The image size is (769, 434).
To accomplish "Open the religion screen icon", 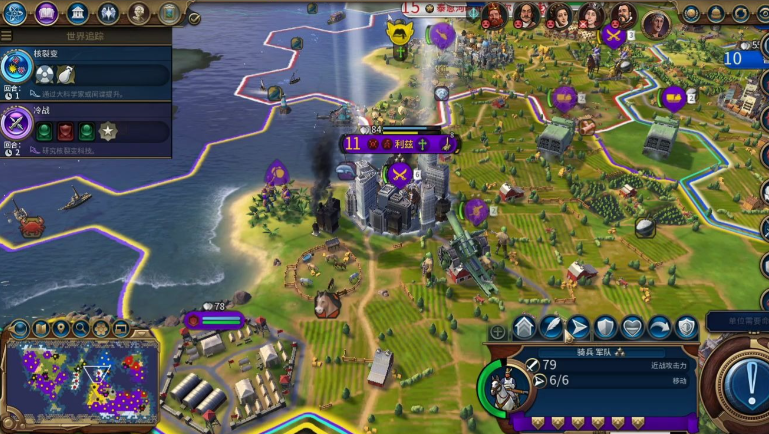I will click(x=108, y=13).
